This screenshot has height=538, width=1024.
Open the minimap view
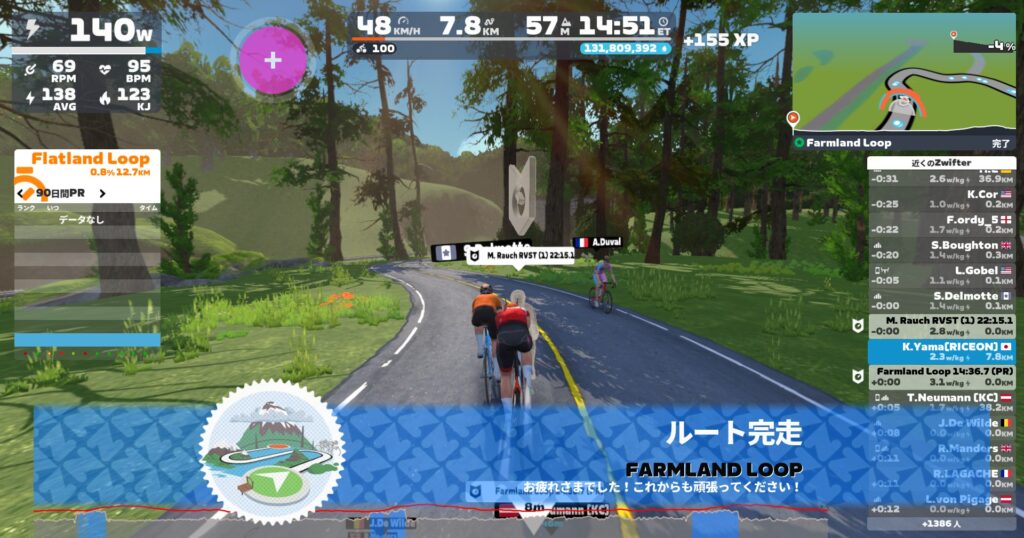click(903, 74)
